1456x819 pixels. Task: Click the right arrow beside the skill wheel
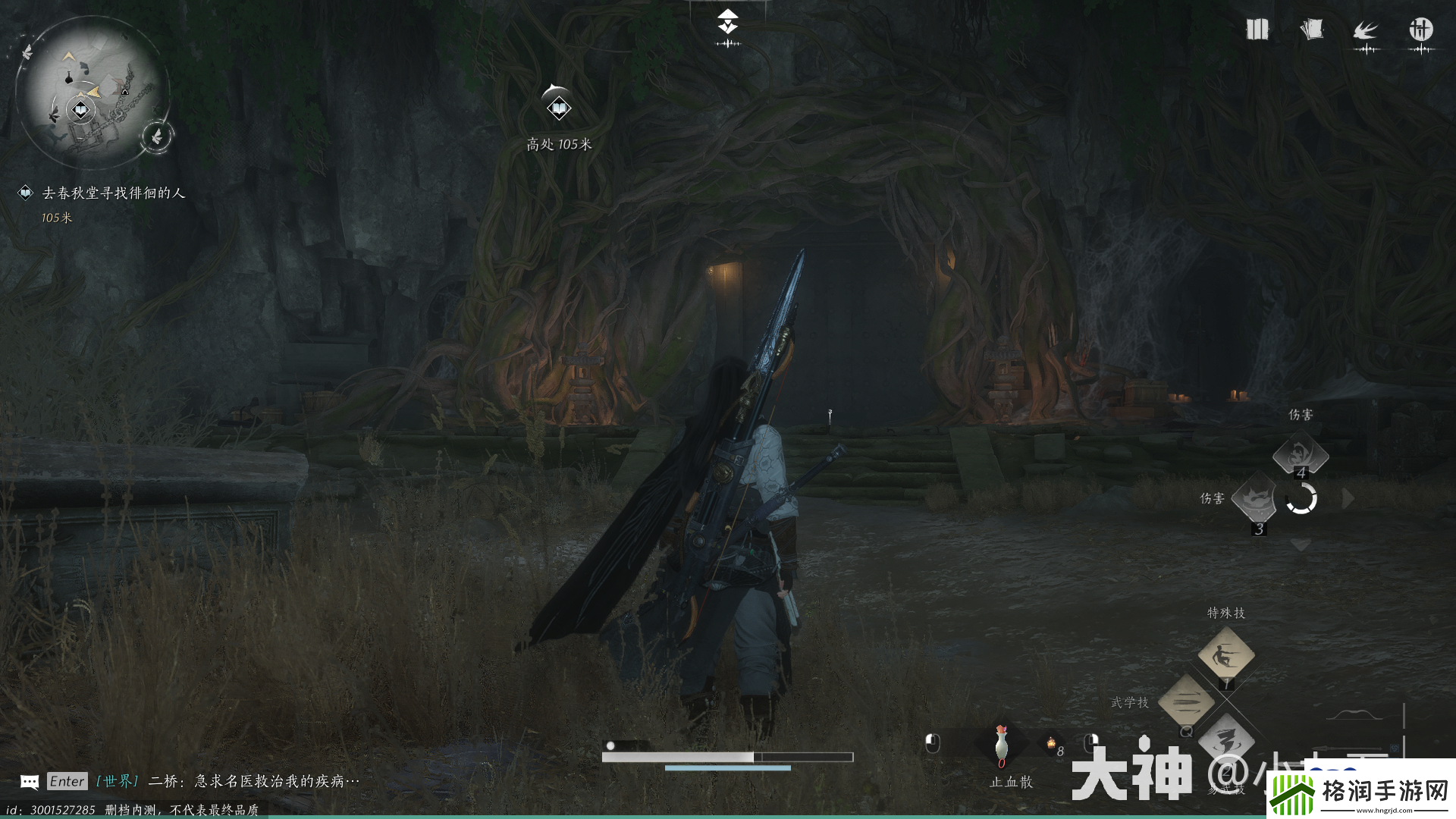(1348, 499)
